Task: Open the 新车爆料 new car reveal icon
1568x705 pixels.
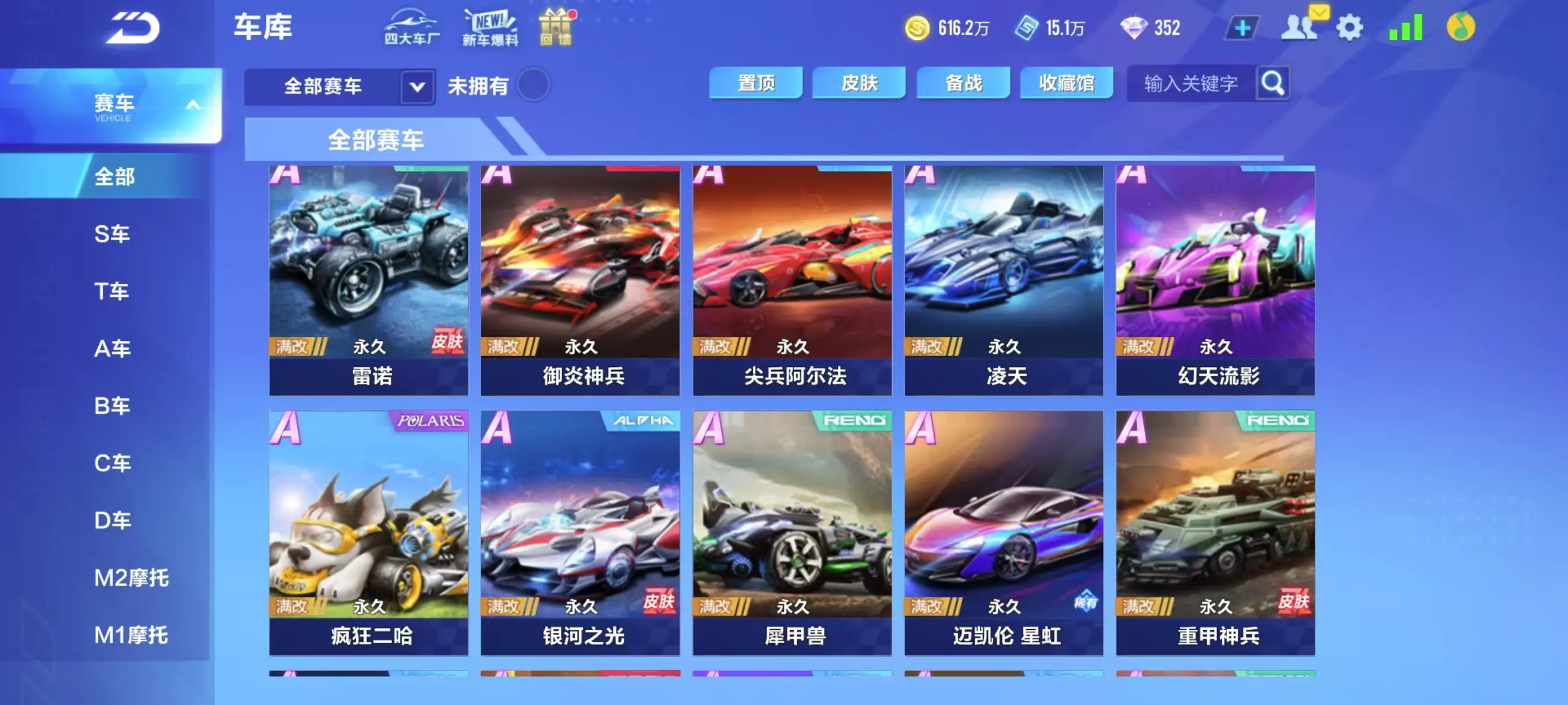Action: click(491, 27)
